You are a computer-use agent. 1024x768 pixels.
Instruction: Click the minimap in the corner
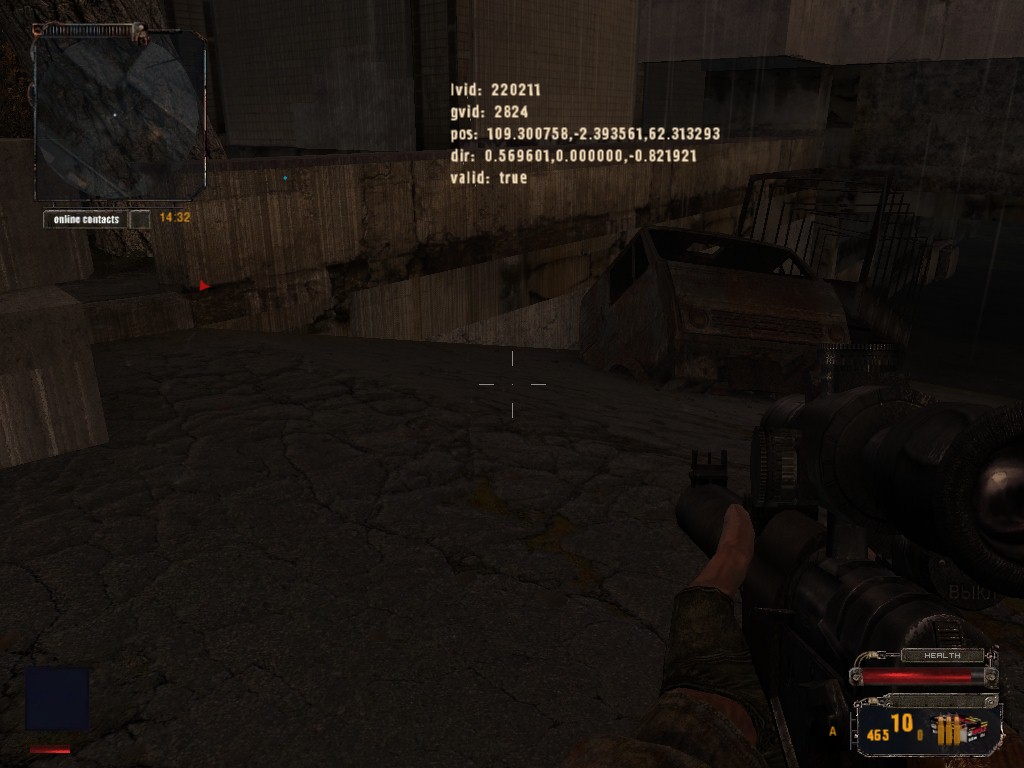pyautogui.click(x=119, y=113)
